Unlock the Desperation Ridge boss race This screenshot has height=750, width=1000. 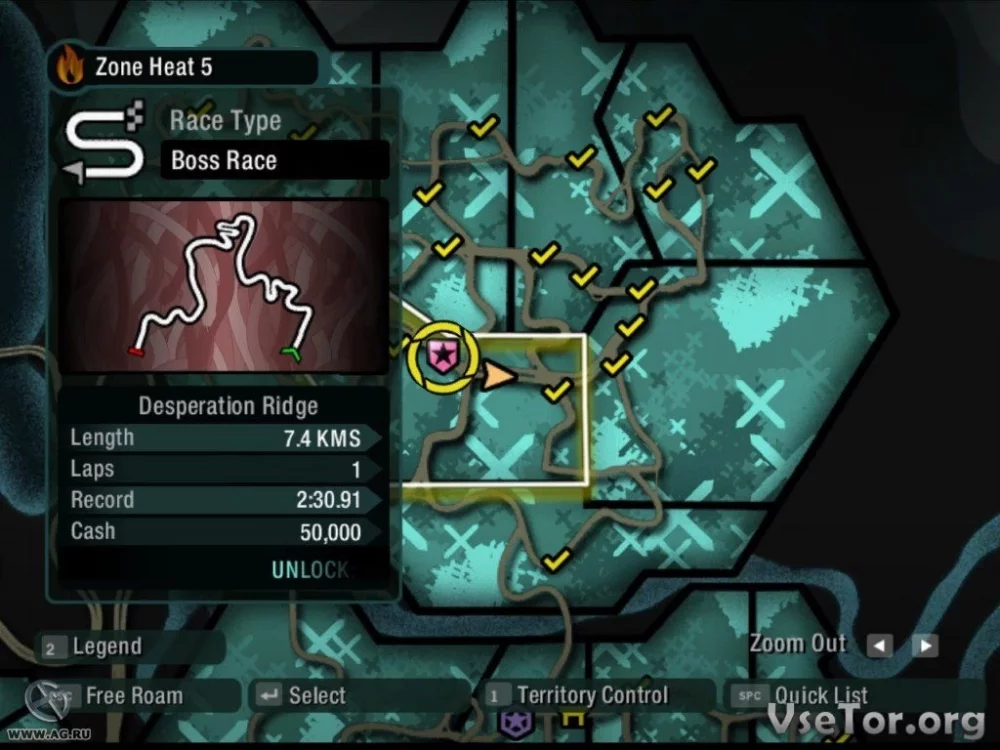[x=310, y=570]
